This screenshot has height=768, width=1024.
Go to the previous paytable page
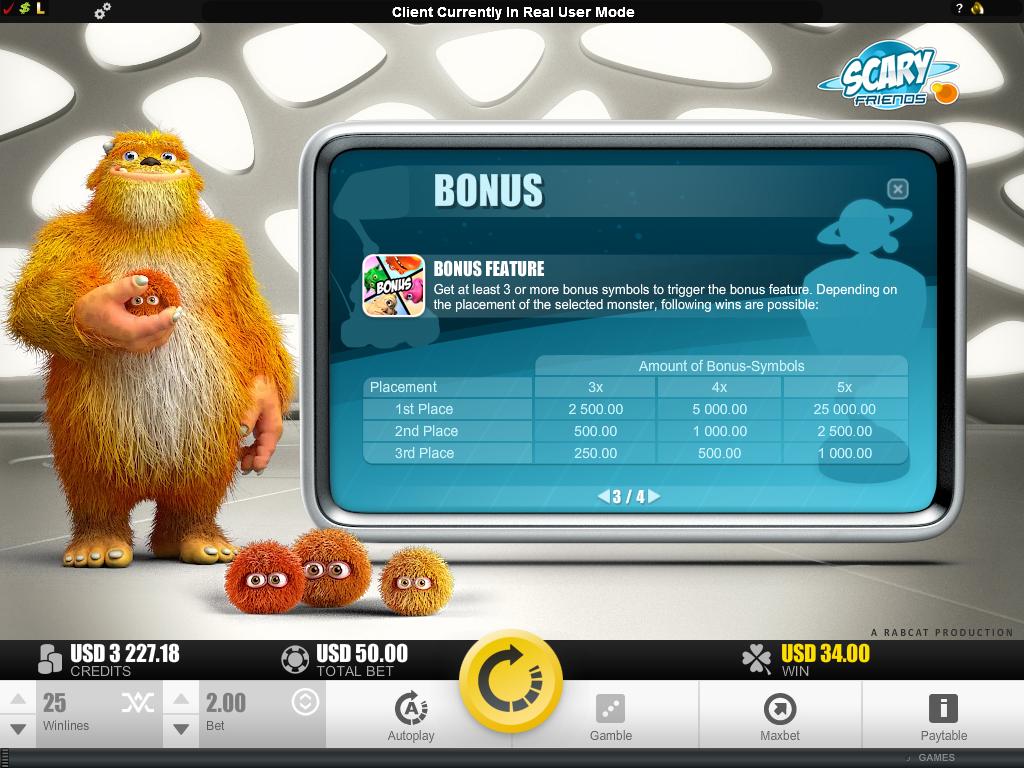coord(603,496)
